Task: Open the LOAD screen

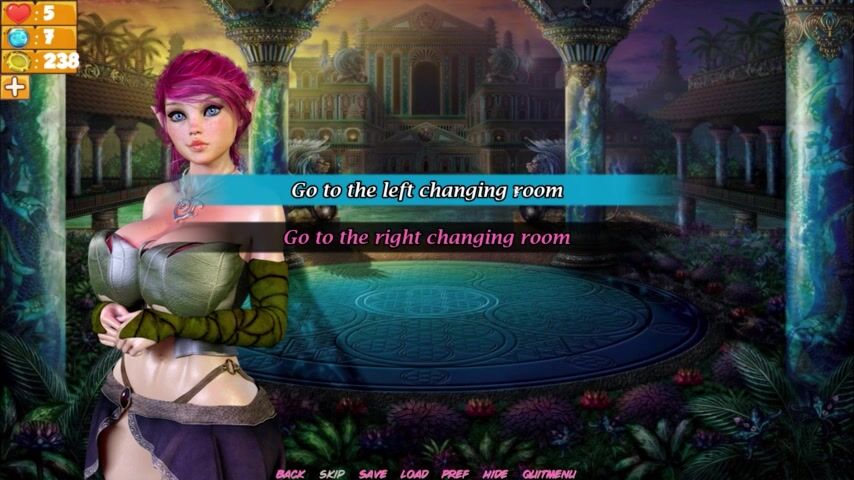Action: [x=414, y=473]
